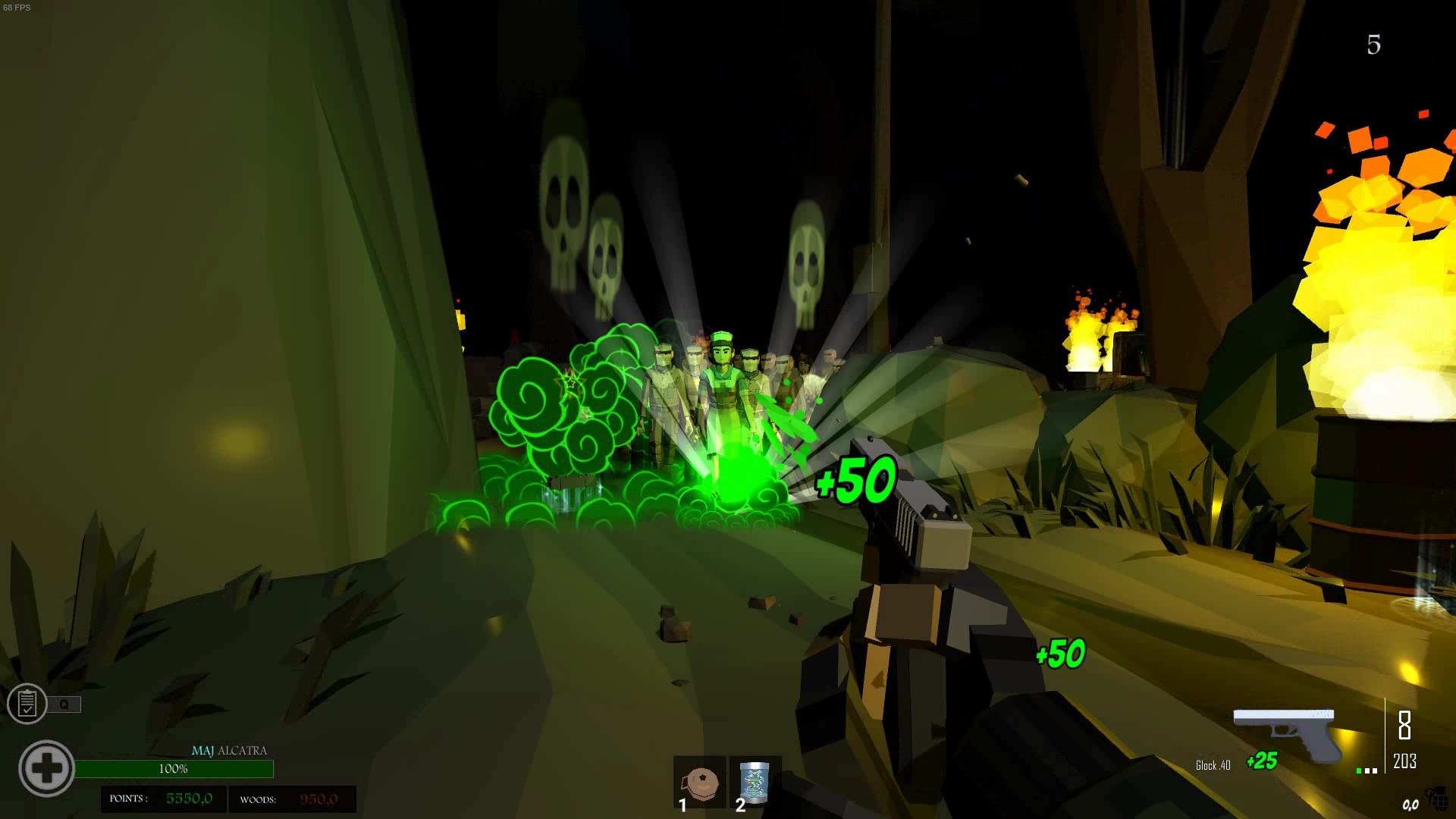1456x819 pixels.
Task: Click the health cross icon
Action: click(x=47, y=768)
